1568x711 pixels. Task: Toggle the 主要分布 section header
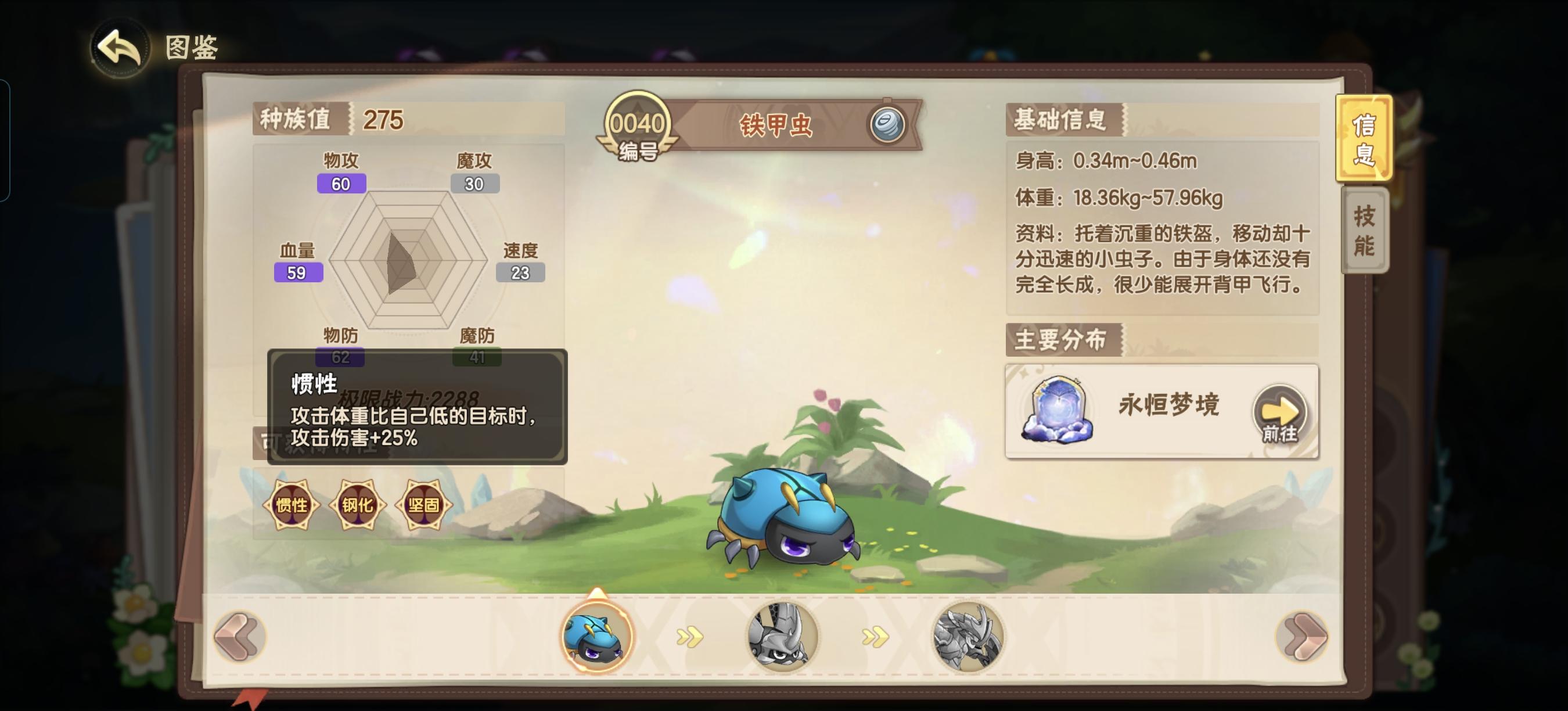tap(1062, 341)
